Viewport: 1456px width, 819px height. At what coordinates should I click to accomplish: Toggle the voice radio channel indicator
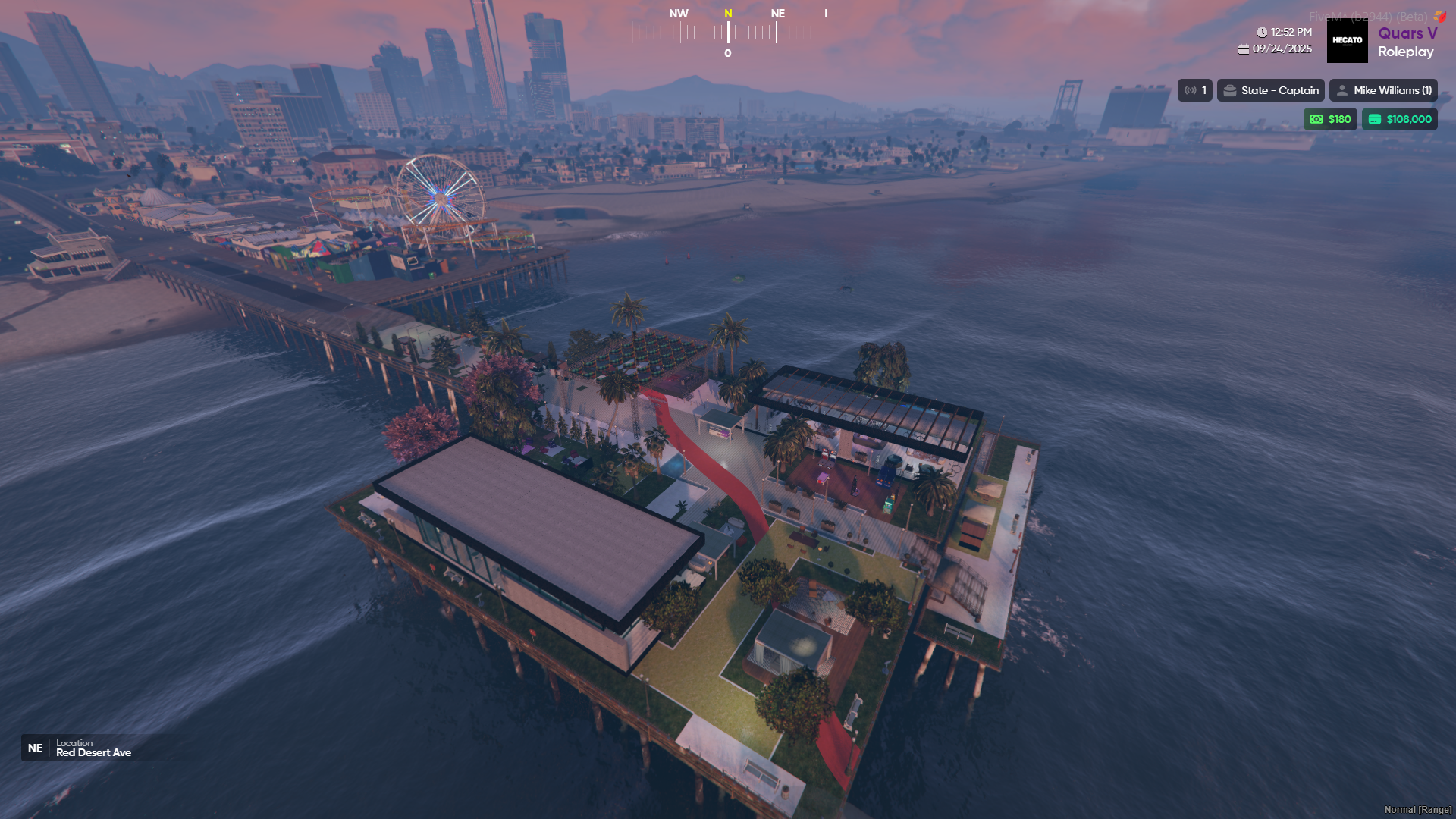[1194, 90]
